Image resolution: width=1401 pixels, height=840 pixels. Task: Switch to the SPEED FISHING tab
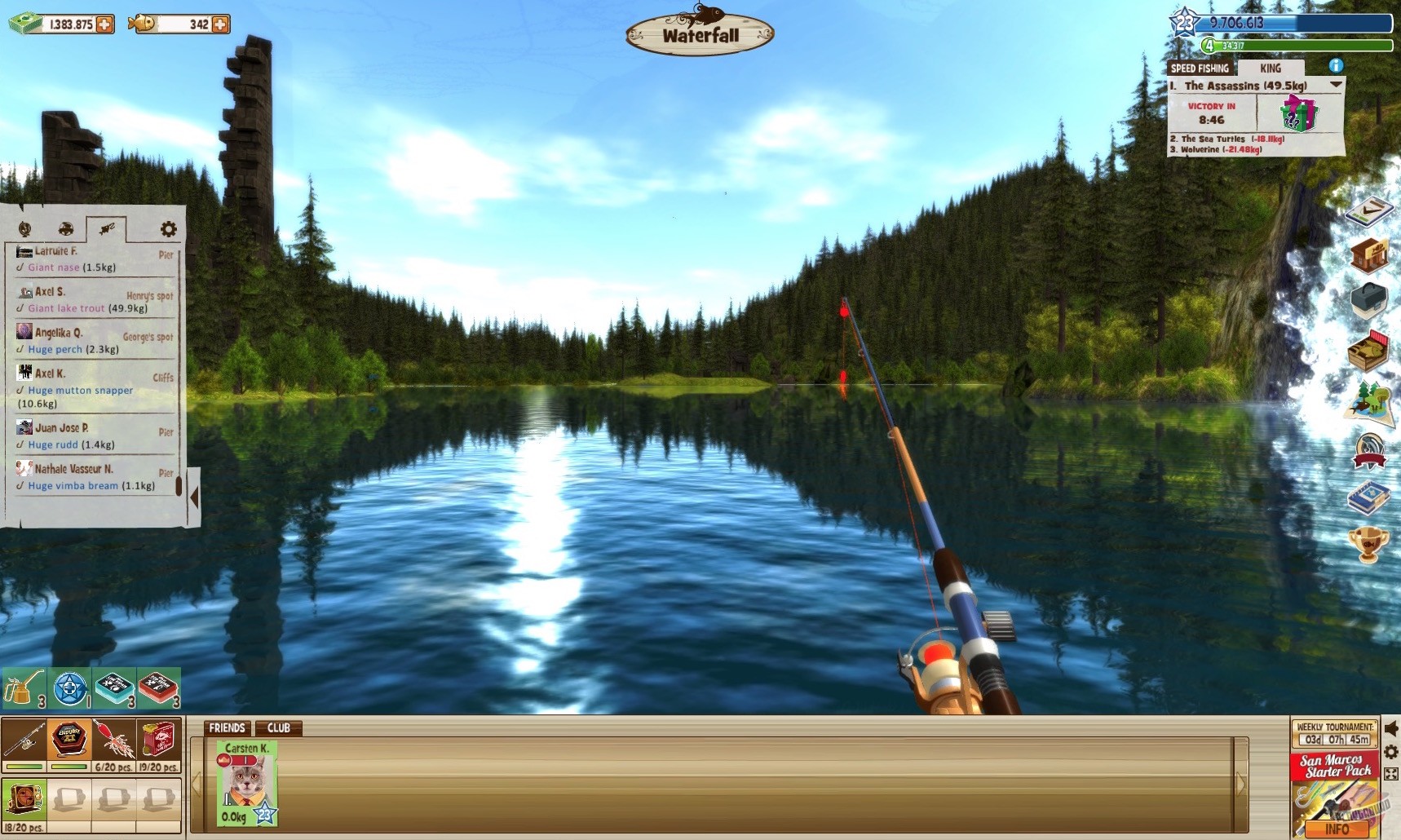click(x=1200, y=69)
